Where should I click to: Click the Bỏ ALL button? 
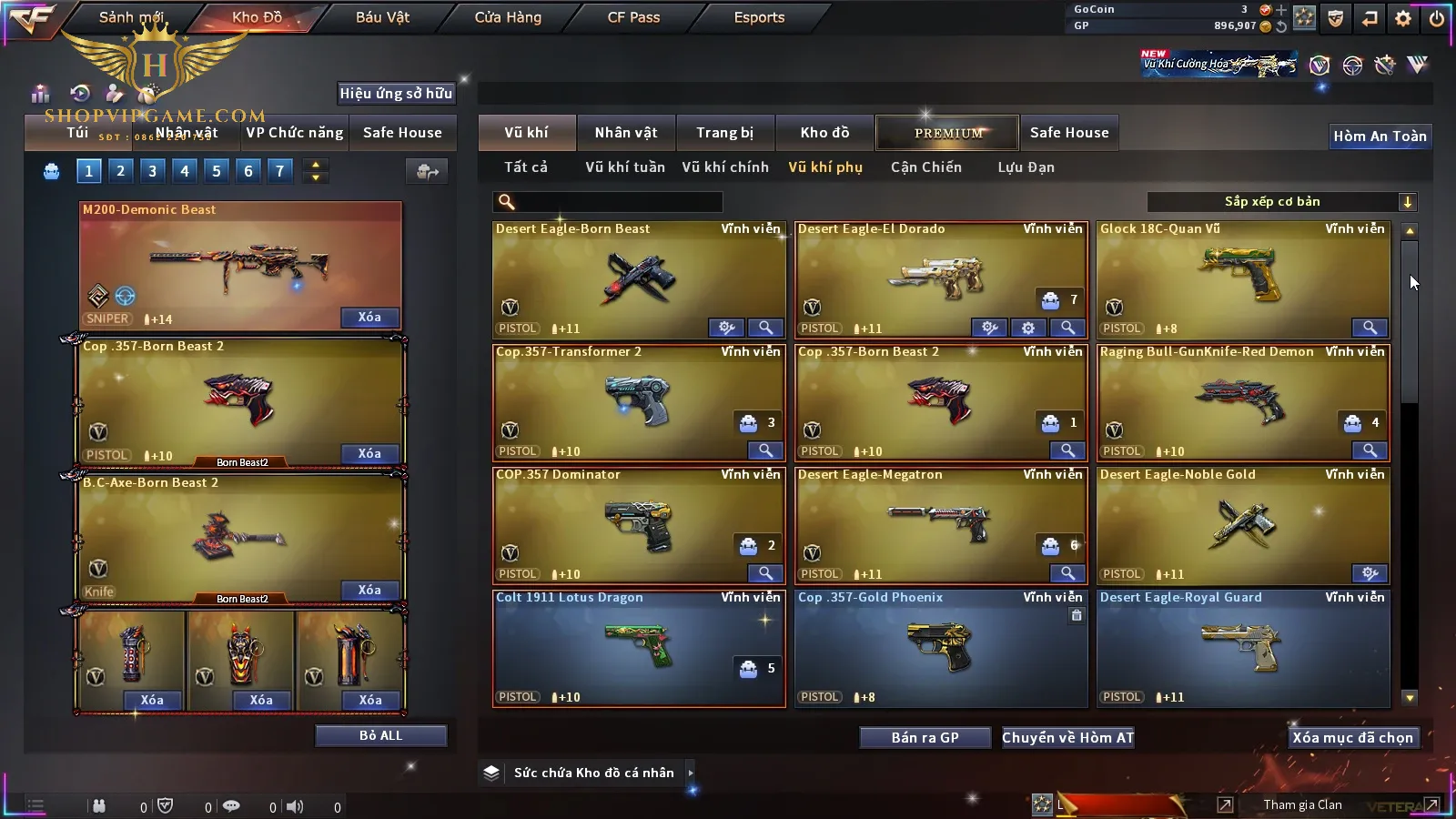coord(380,736)
